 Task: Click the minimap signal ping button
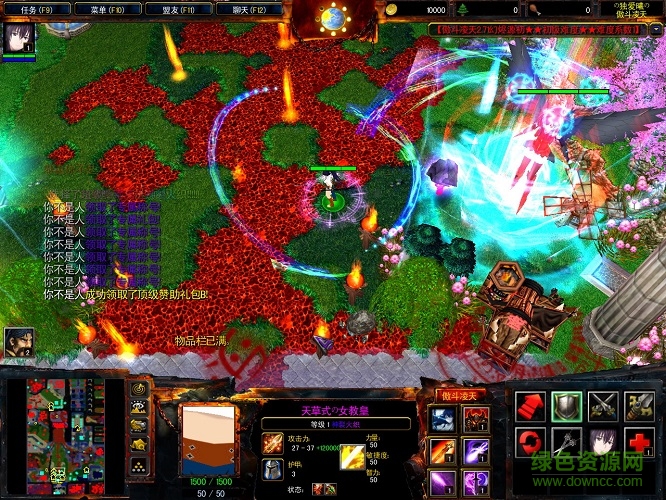(140, 388)
